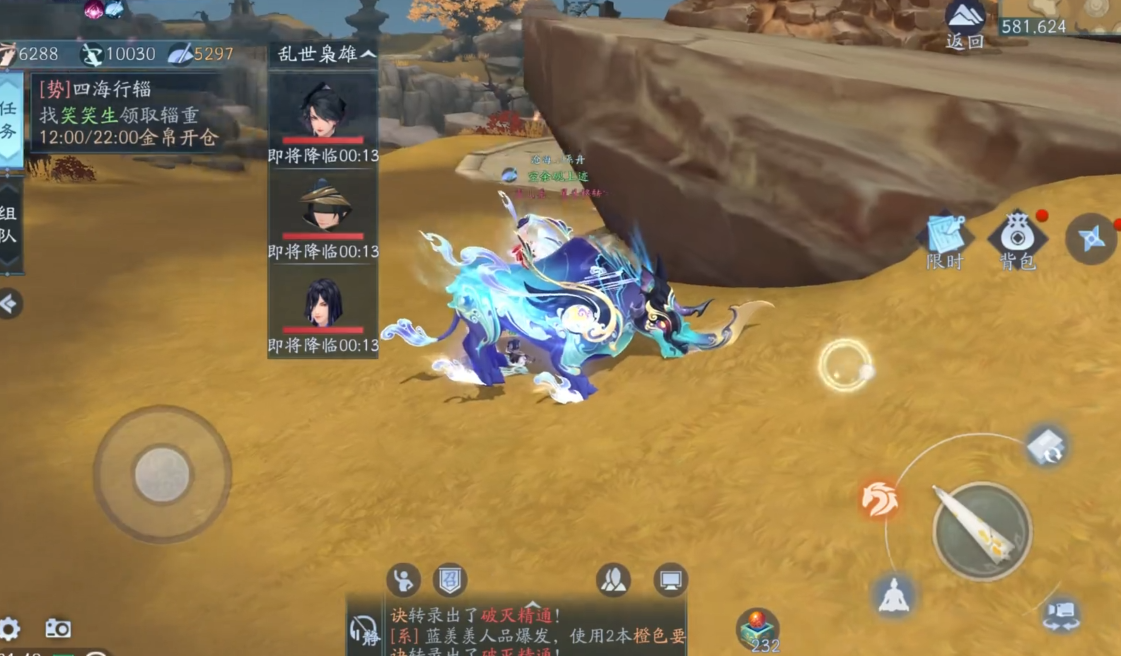
Task: Switch to the 组队 team tab
Action: click(9, 225)
